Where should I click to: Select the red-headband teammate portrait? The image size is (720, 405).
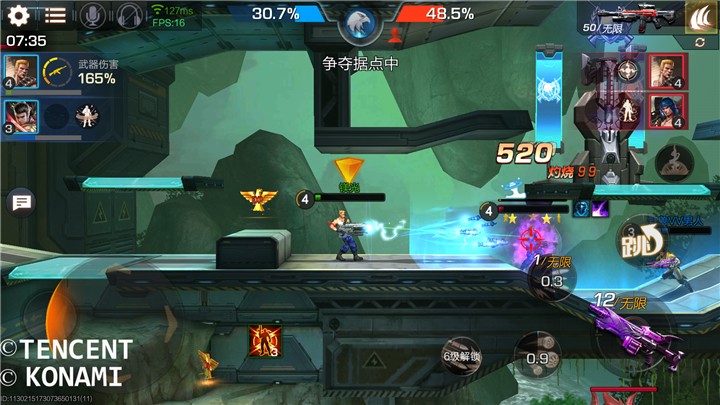[x=21, y=115]
